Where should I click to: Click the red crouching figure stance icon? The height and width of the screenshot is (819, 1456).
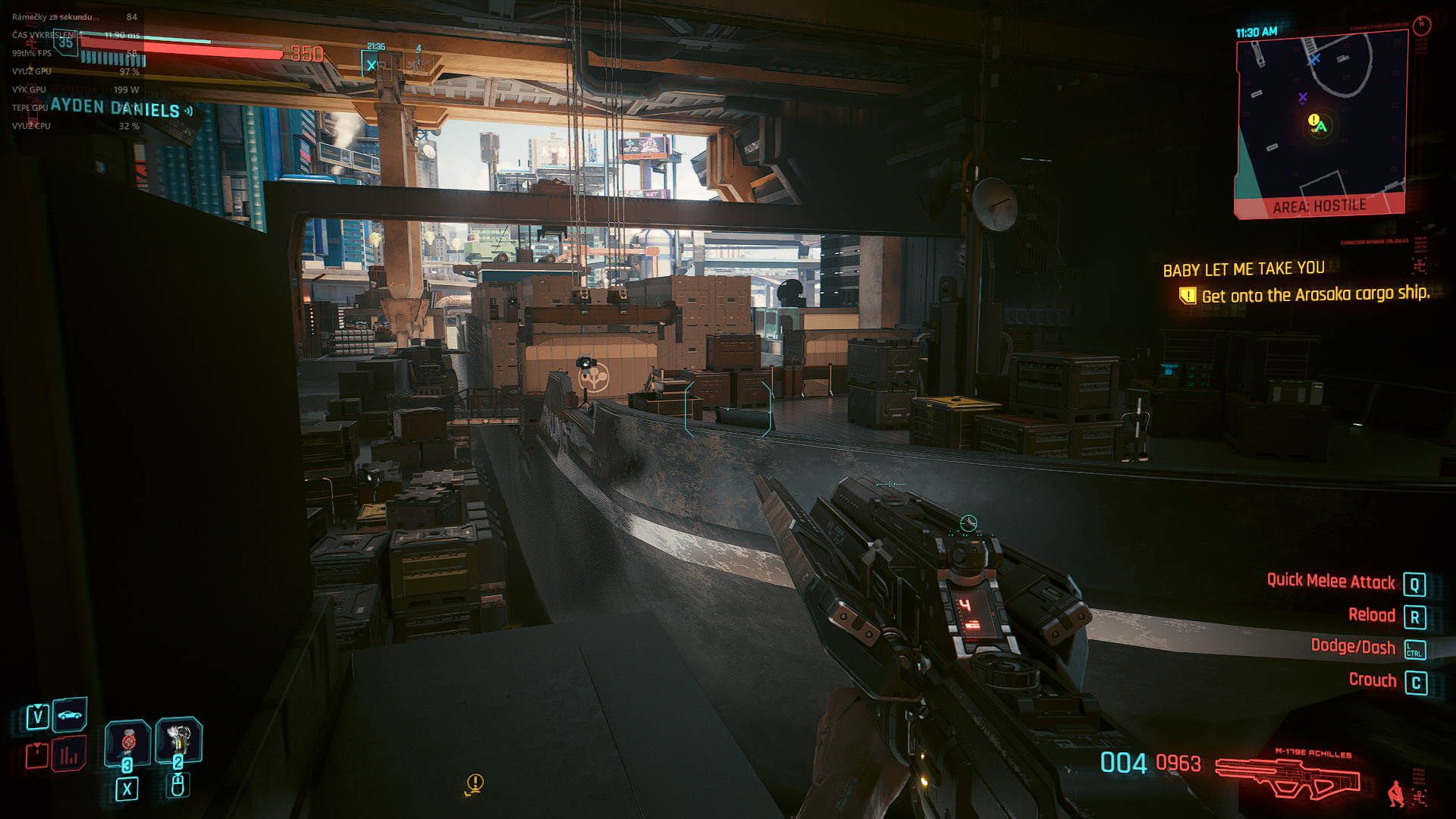tap(1395, 793)
